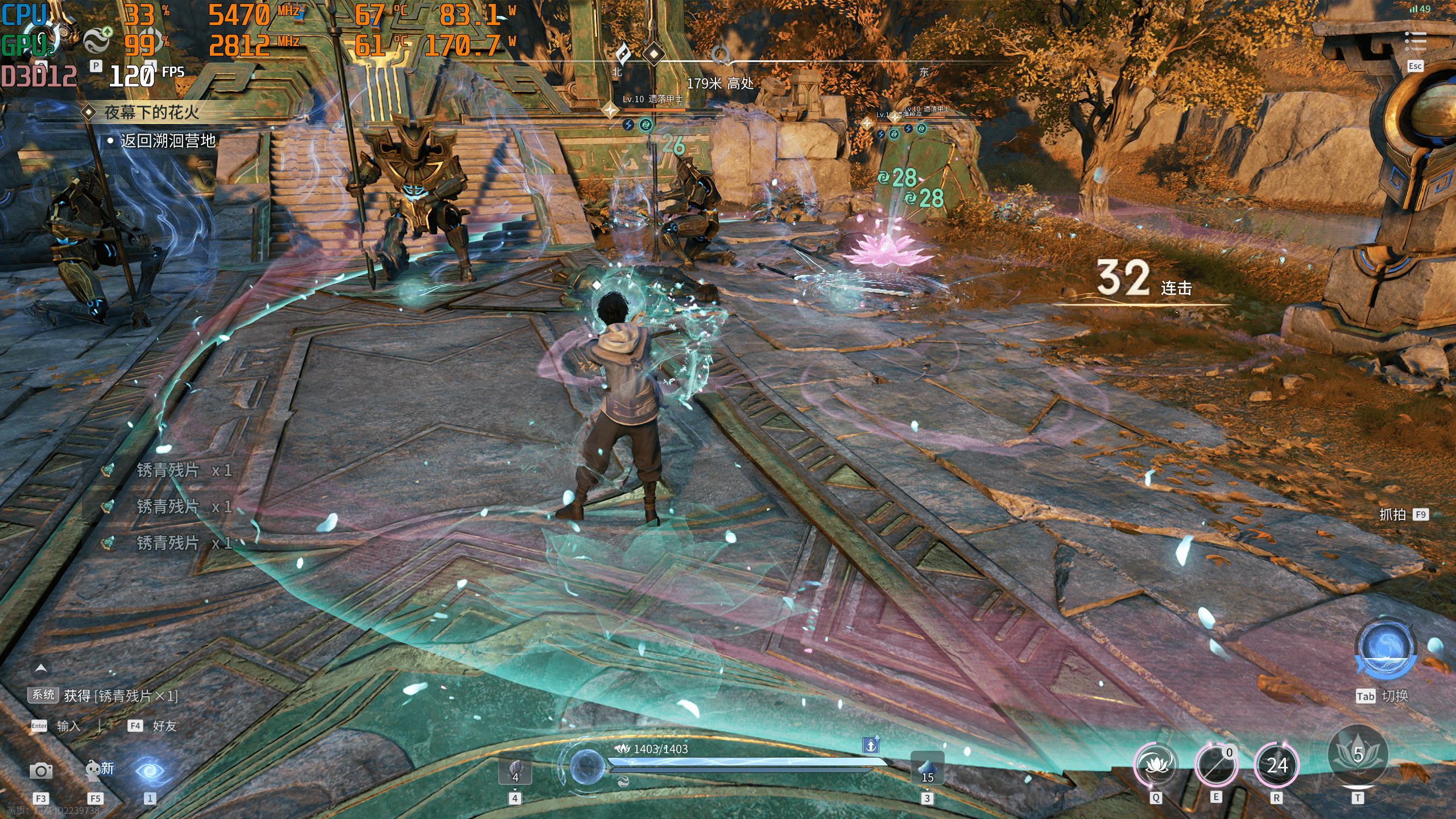Open the 好友 friends list
This screenshot has width=1456, height=819.
[164, 726]
